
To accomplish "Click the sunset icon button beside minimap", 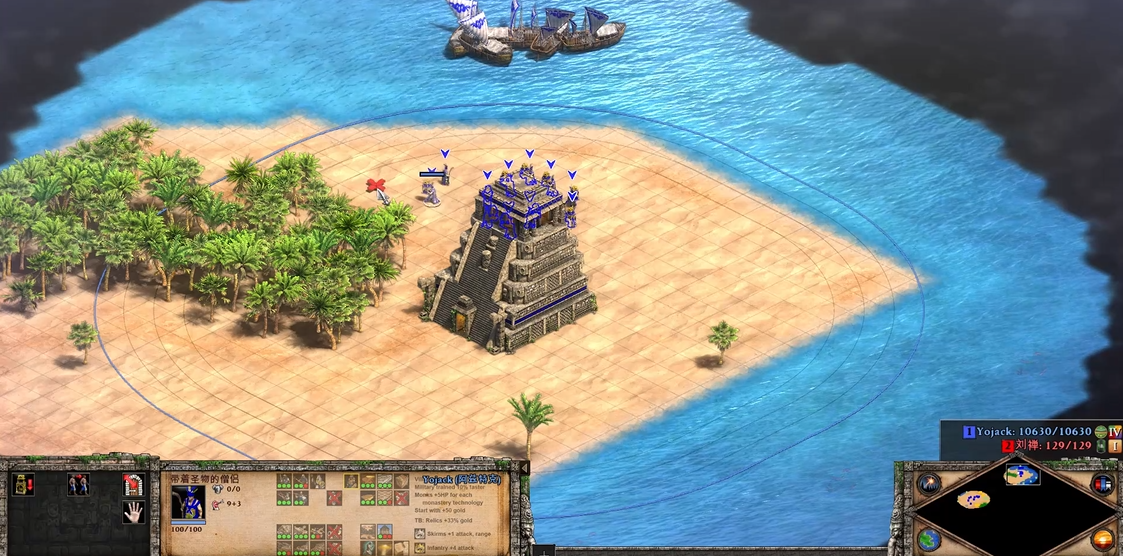I will coord(1102,538).
